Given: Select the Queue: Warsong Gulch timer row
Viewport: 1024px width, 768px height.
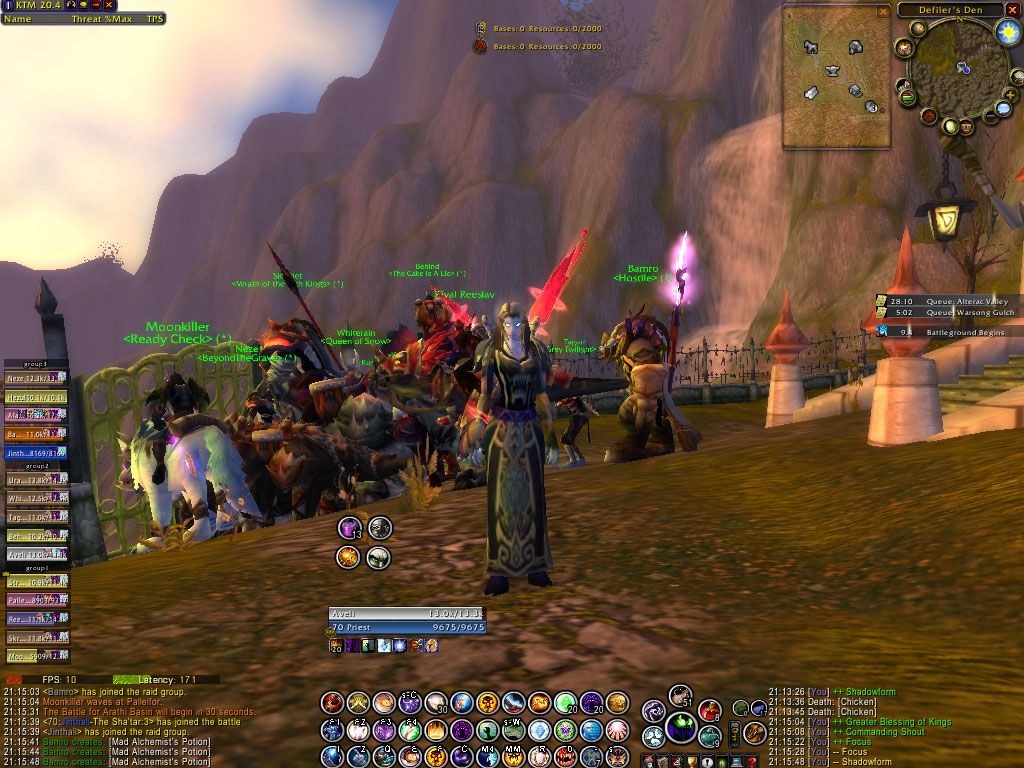Looking at the screenshot, I should [x=948, y=313].
